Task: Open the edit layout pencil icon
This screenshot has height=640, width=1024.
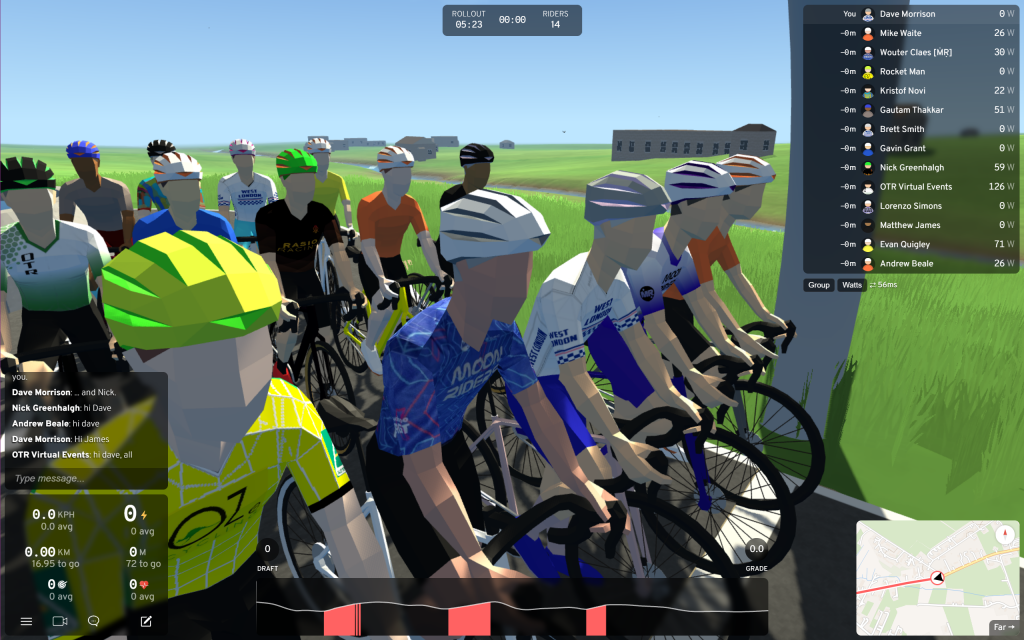Action: tap(146, 621)
